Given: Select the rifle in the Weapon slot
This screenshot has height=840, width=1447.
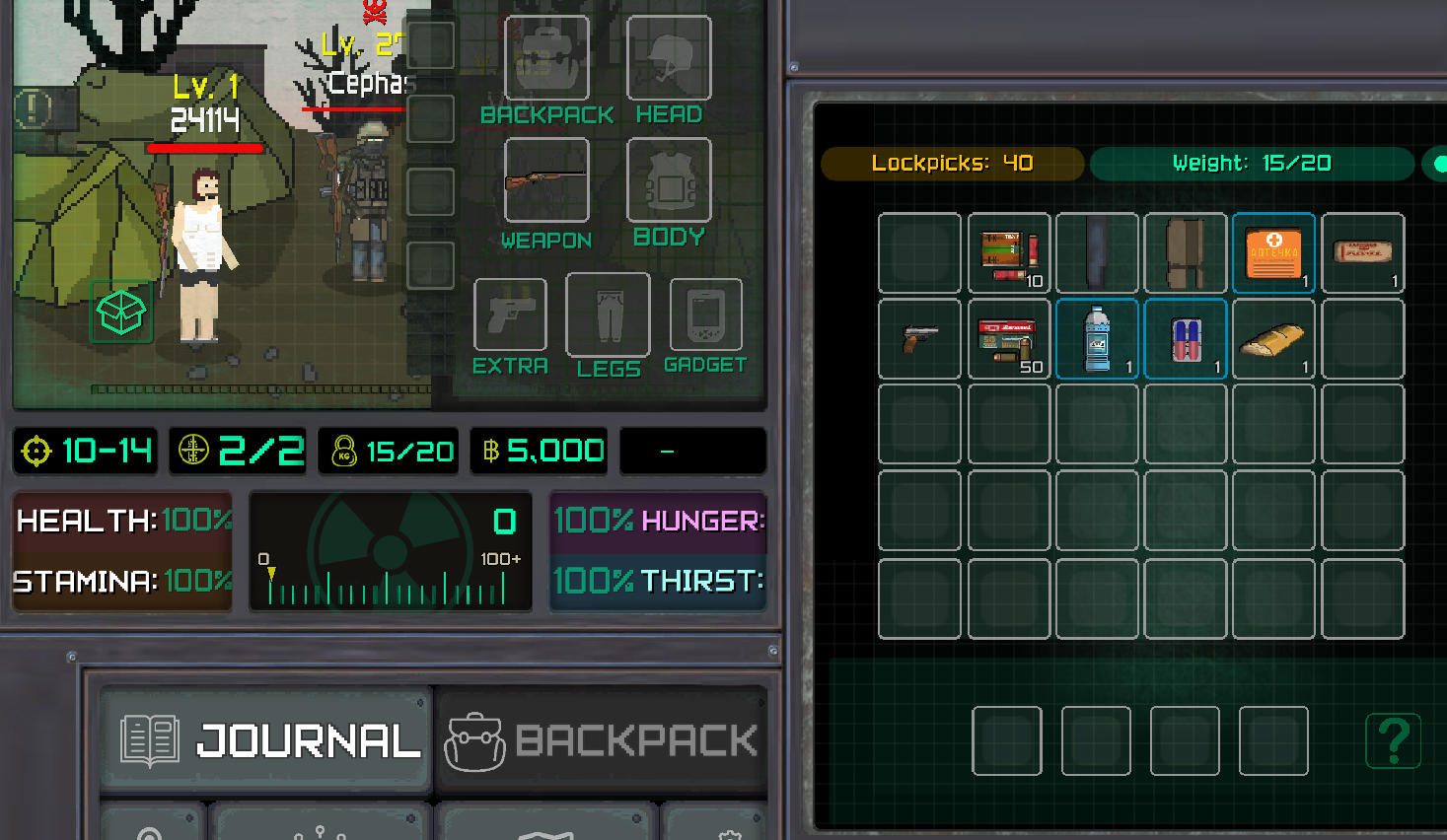Looking at the screenshot, I should pos(546,180).
